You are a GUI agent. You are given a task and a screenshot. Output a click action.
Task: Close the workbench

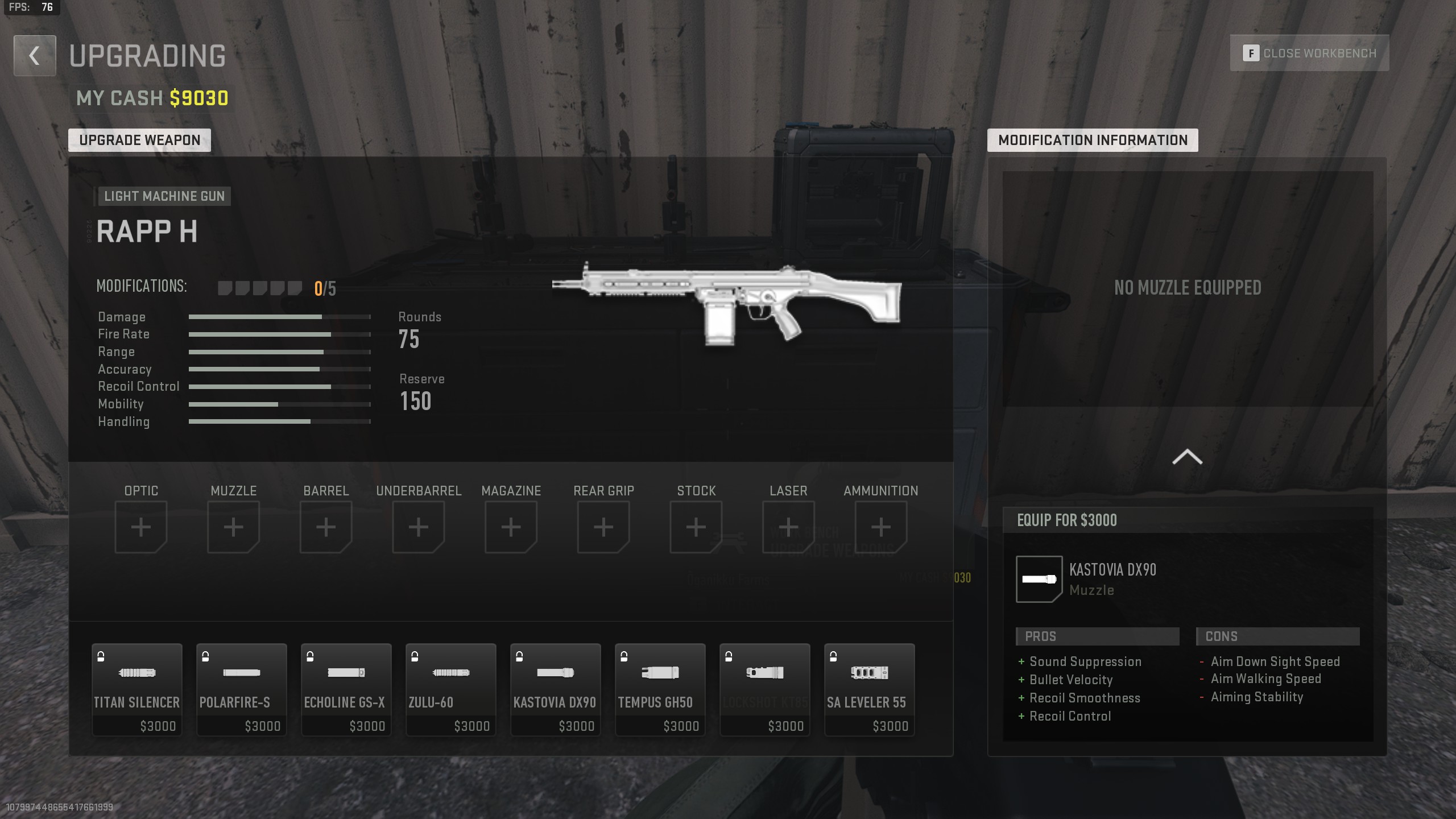[1309, 52]
